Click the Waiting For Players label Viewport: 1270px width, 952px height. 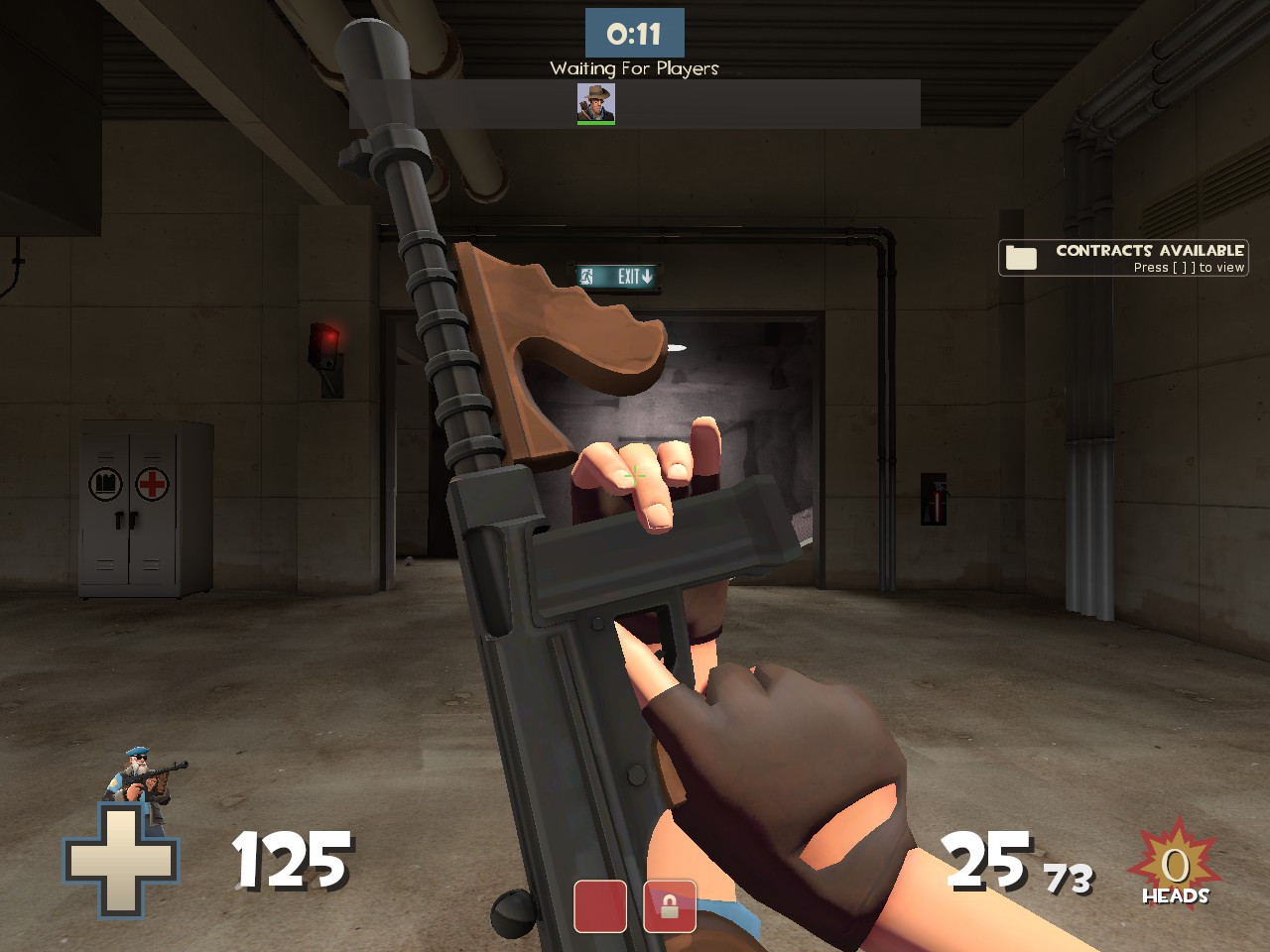[635, 68]
